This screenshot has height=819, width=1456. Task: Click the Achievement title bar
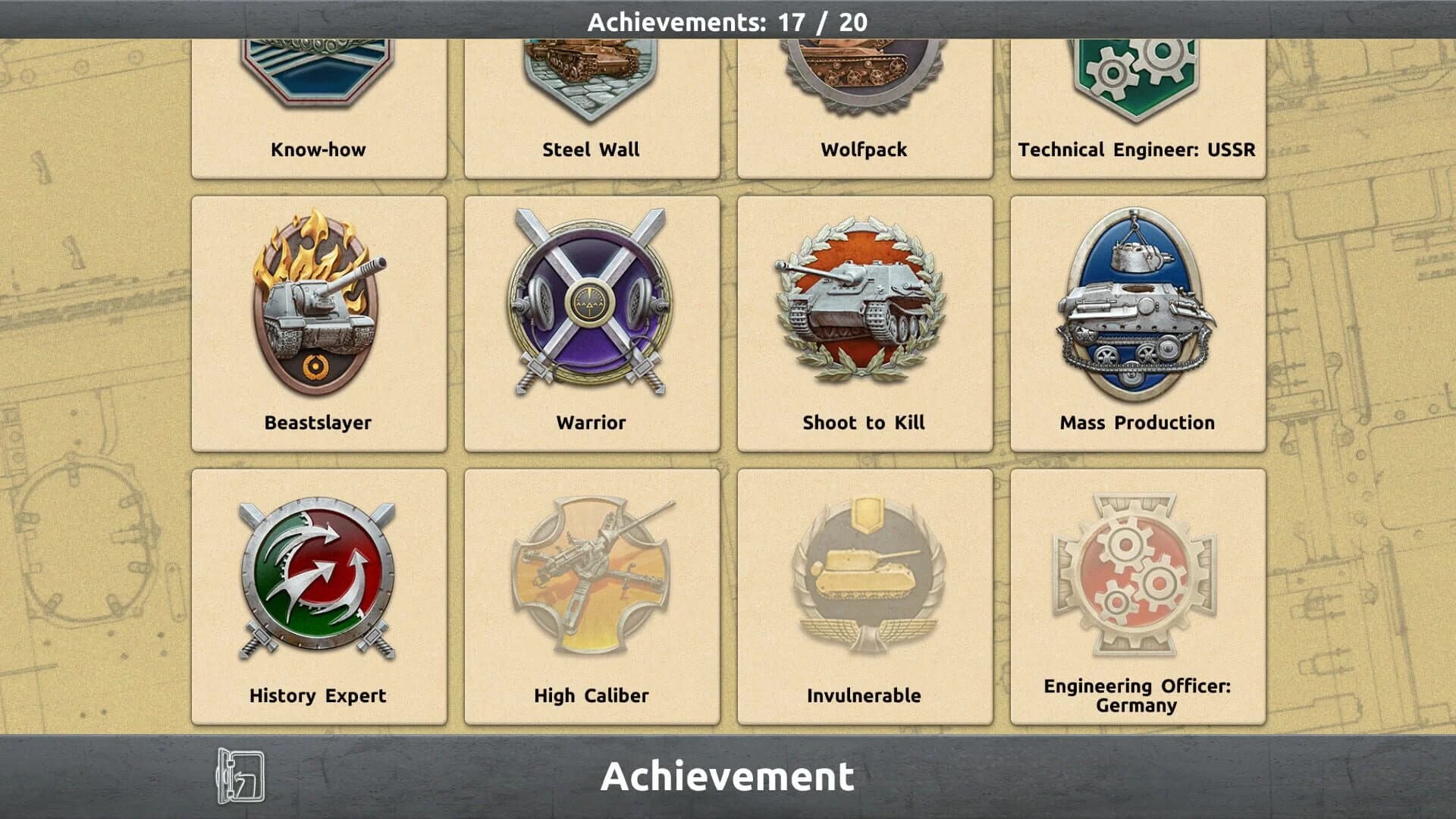click(x=728, y=775)
